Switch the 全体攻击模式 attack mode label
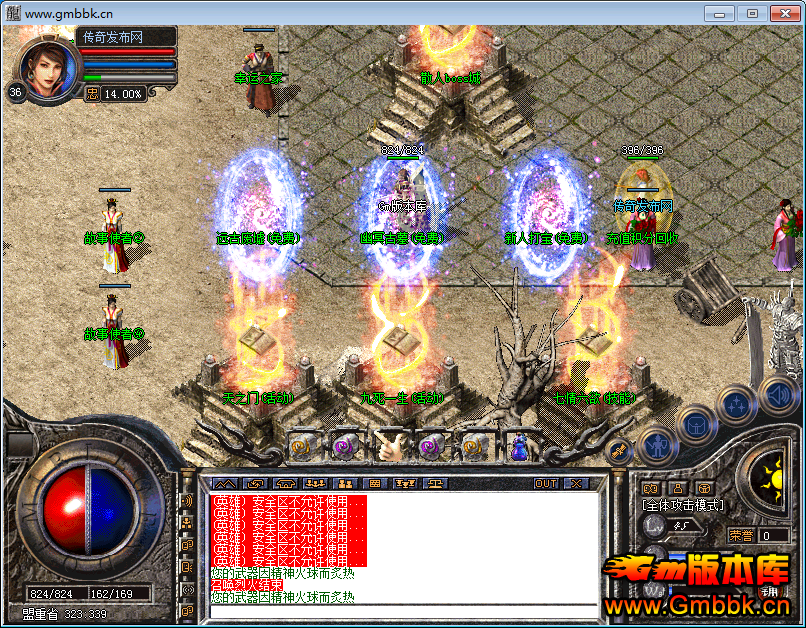 pyautogui.click(x=683, y=505)
